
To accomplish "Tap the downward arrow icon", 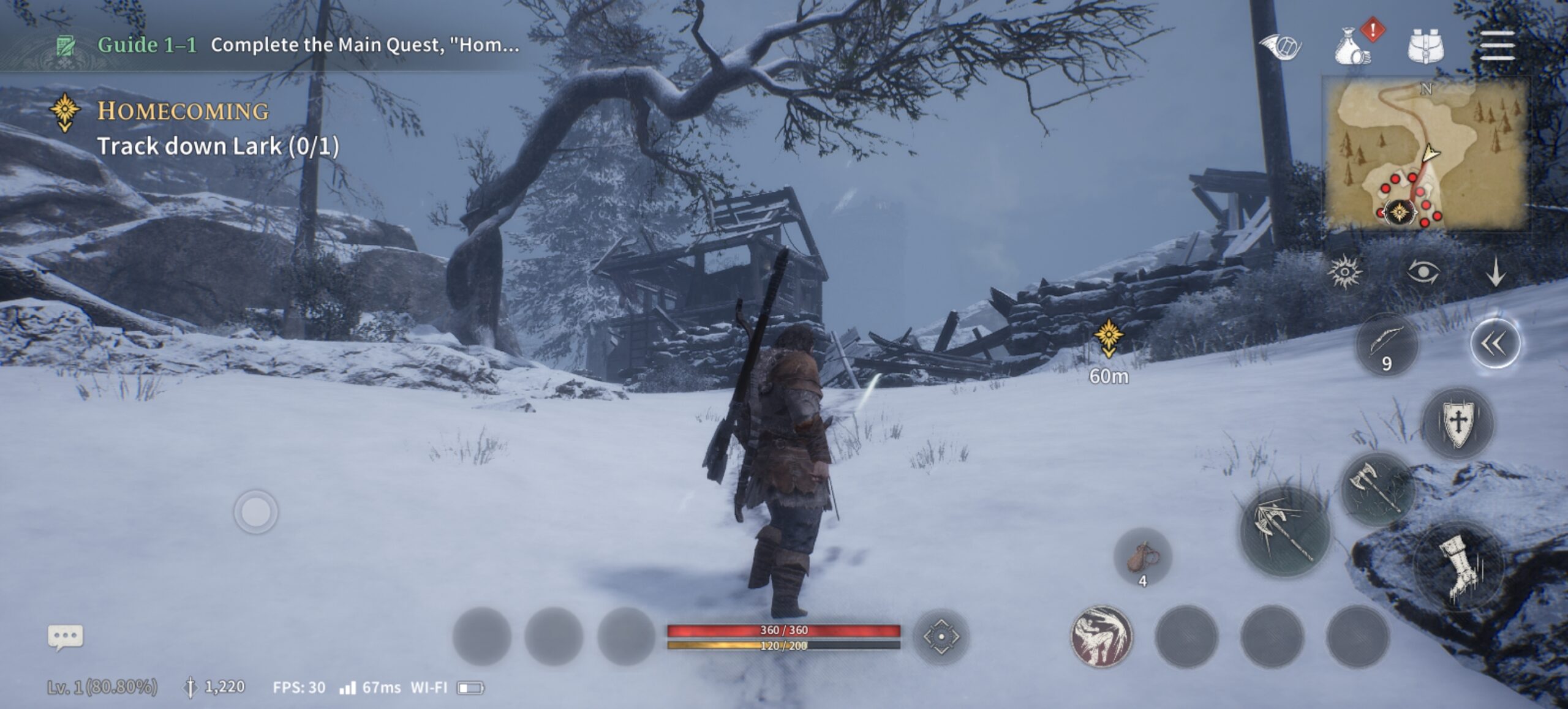I will [1496, 271].
